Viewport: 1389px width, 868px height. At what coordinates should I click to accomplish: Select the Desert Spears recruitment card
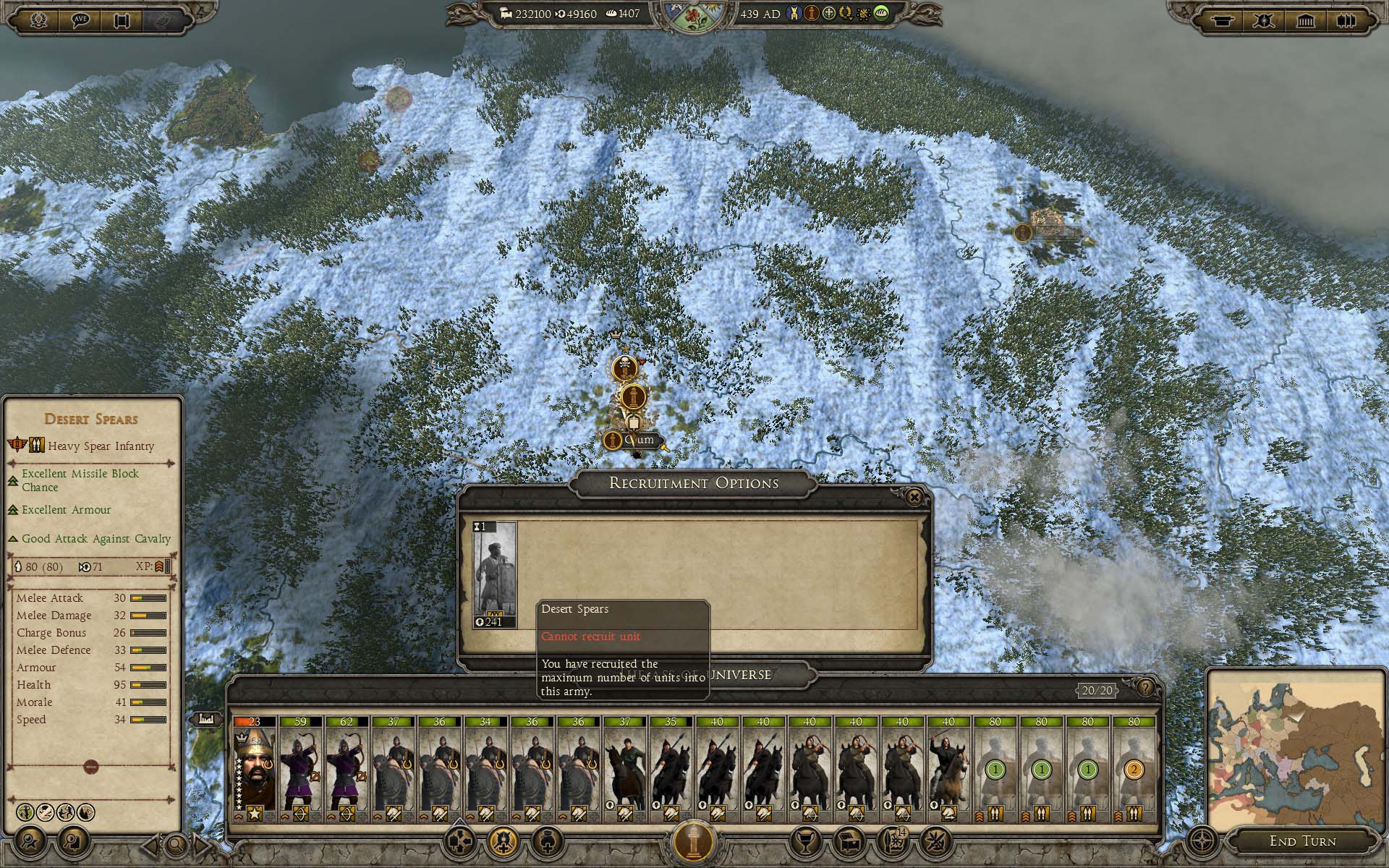pos(494,574)
